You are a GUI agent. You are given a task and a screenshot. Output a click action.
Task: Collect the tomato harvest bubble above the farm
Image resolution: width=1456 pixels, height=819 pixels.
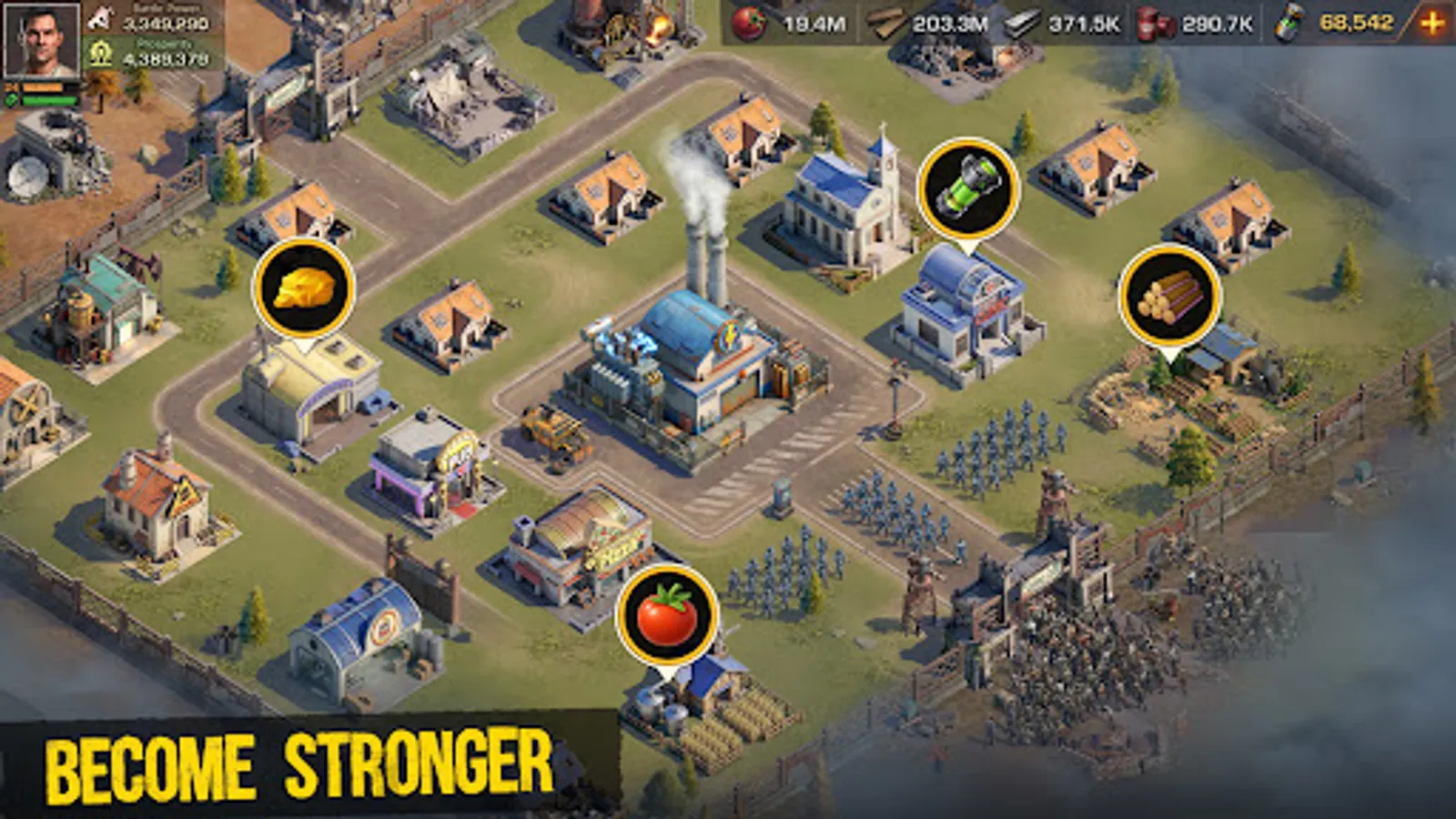(669, 615)
